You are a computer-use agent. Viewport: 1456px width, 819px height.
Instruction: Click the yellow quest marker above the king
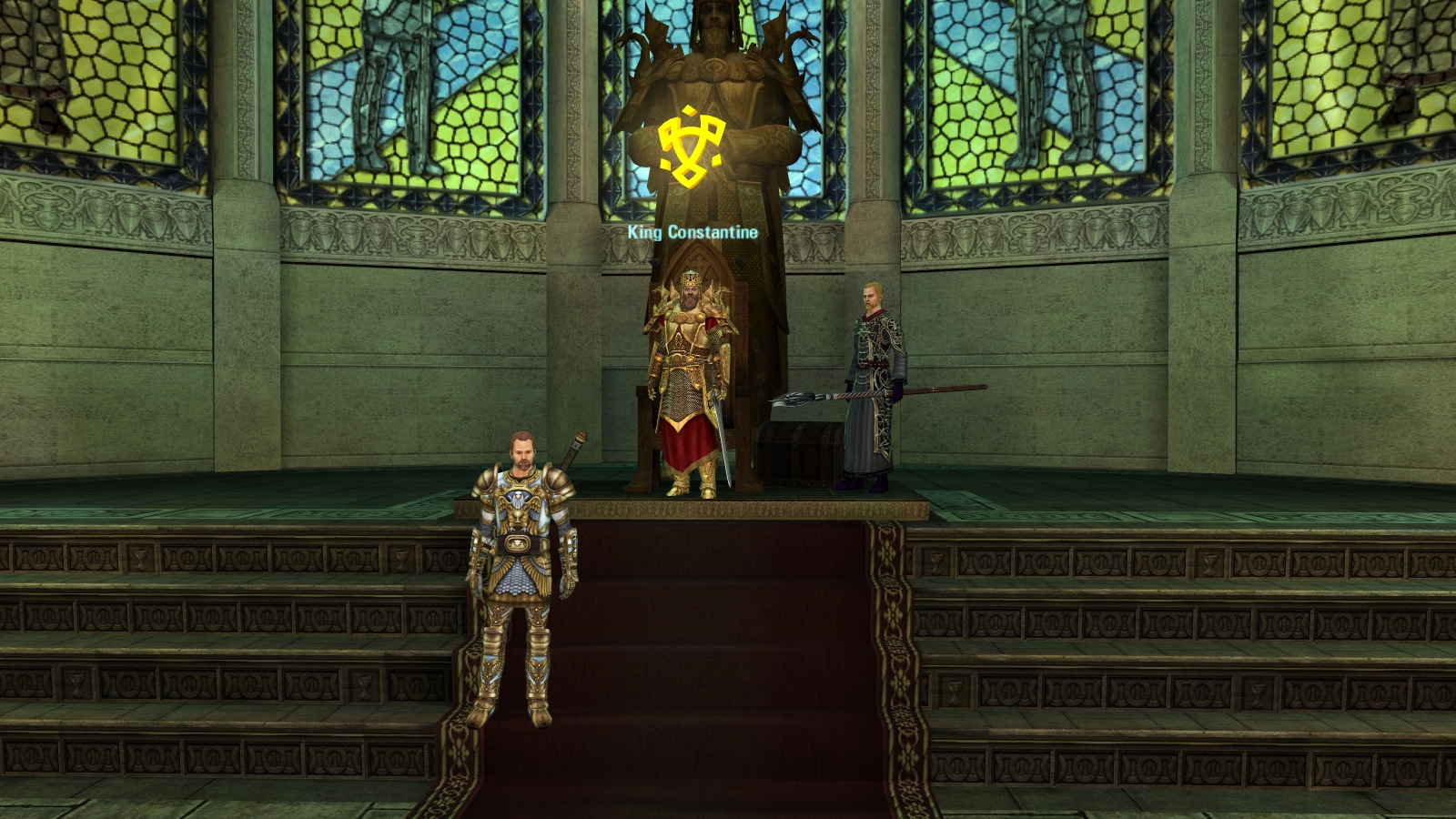691,147
